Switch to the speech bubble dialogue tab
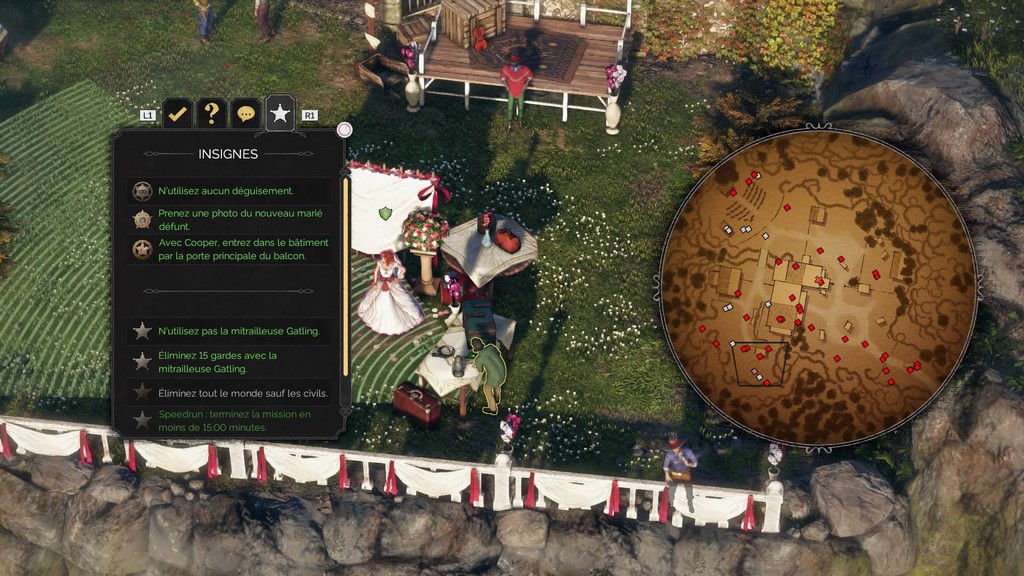 click(x=245, y=114)
